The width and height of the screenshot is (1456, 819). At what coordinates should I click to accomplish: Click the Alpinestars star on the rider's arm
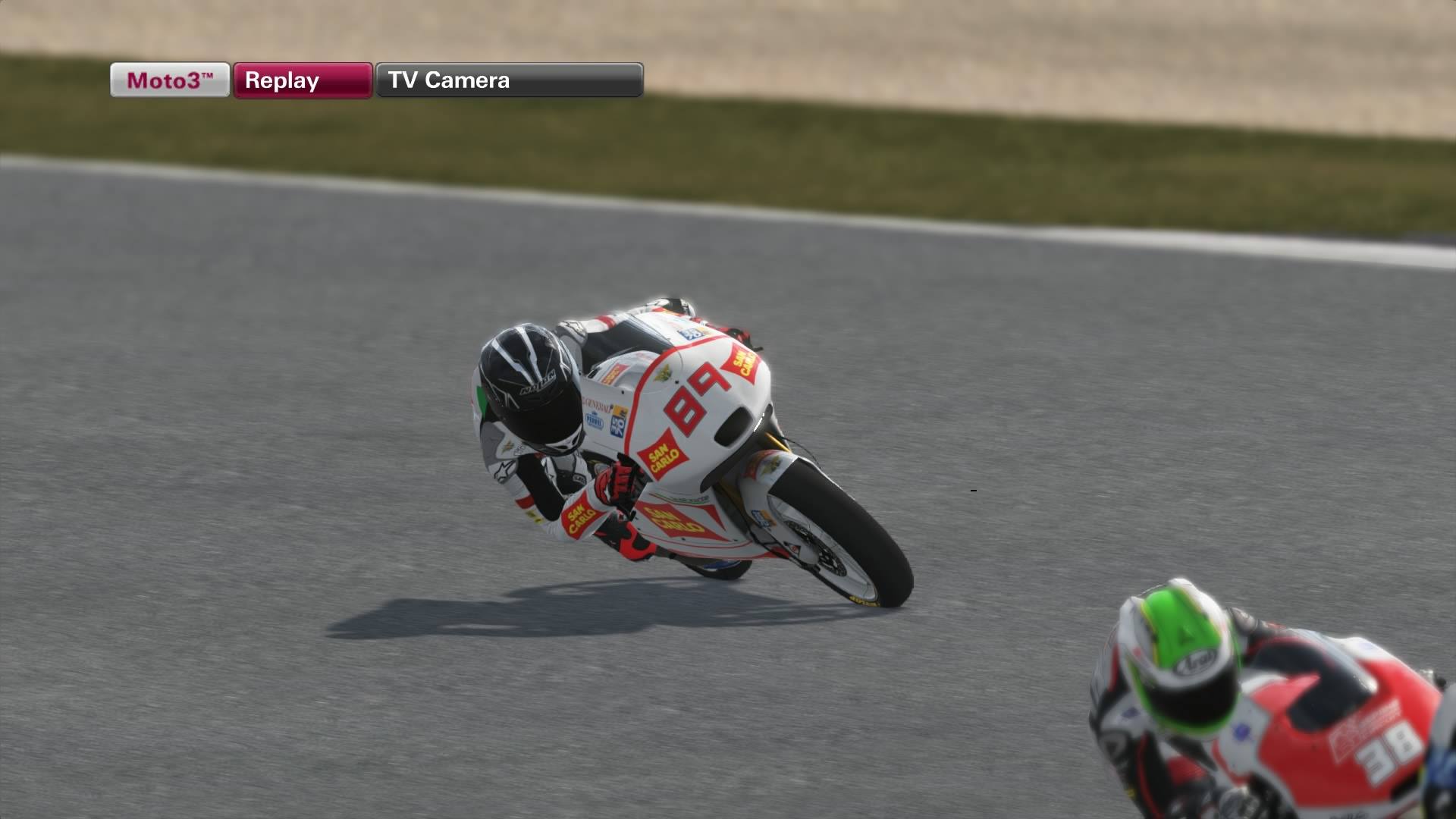504,469
